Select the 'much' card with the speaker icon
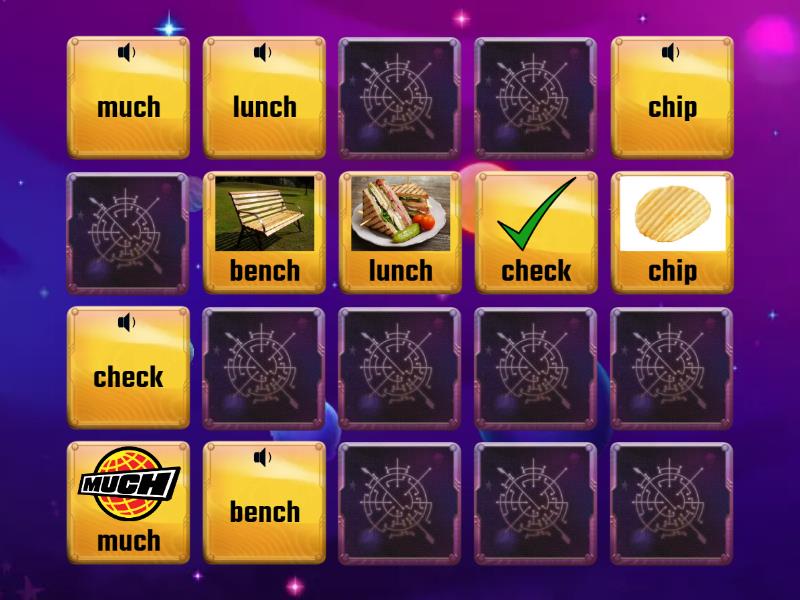800x600 pixels. 128,98
